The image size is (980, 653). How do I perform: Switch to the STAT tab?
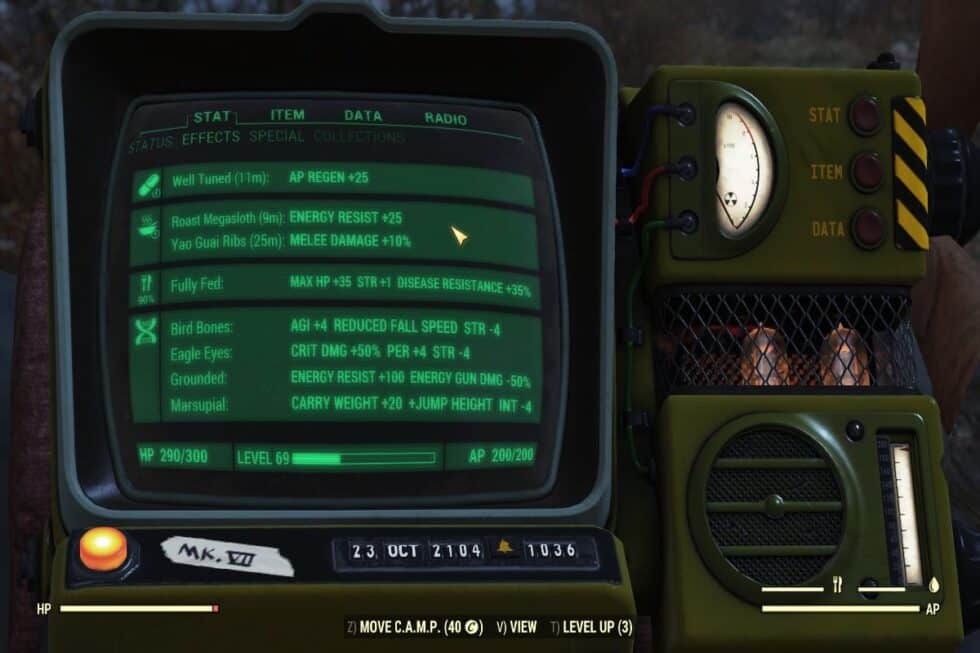(x=212, y=116)
